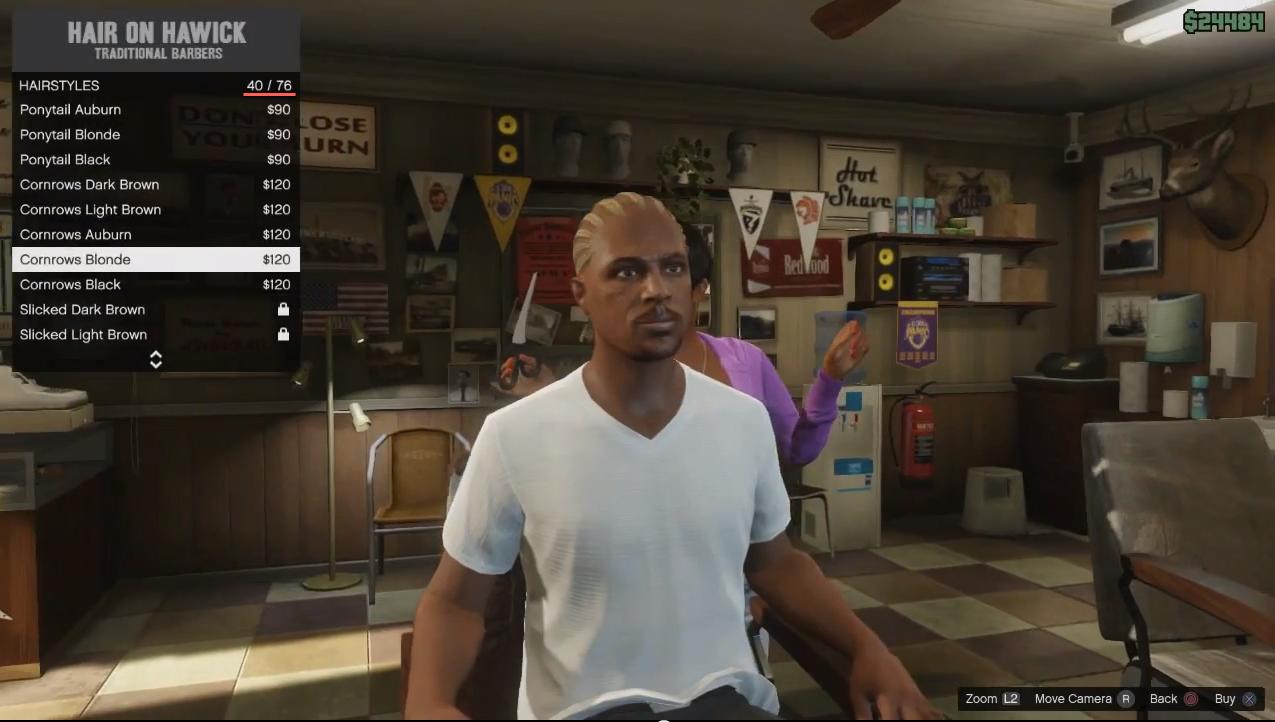Screen dimensions: 1275x722
Task: Pick Ponytail Black from the list
Action: point(155,160)
